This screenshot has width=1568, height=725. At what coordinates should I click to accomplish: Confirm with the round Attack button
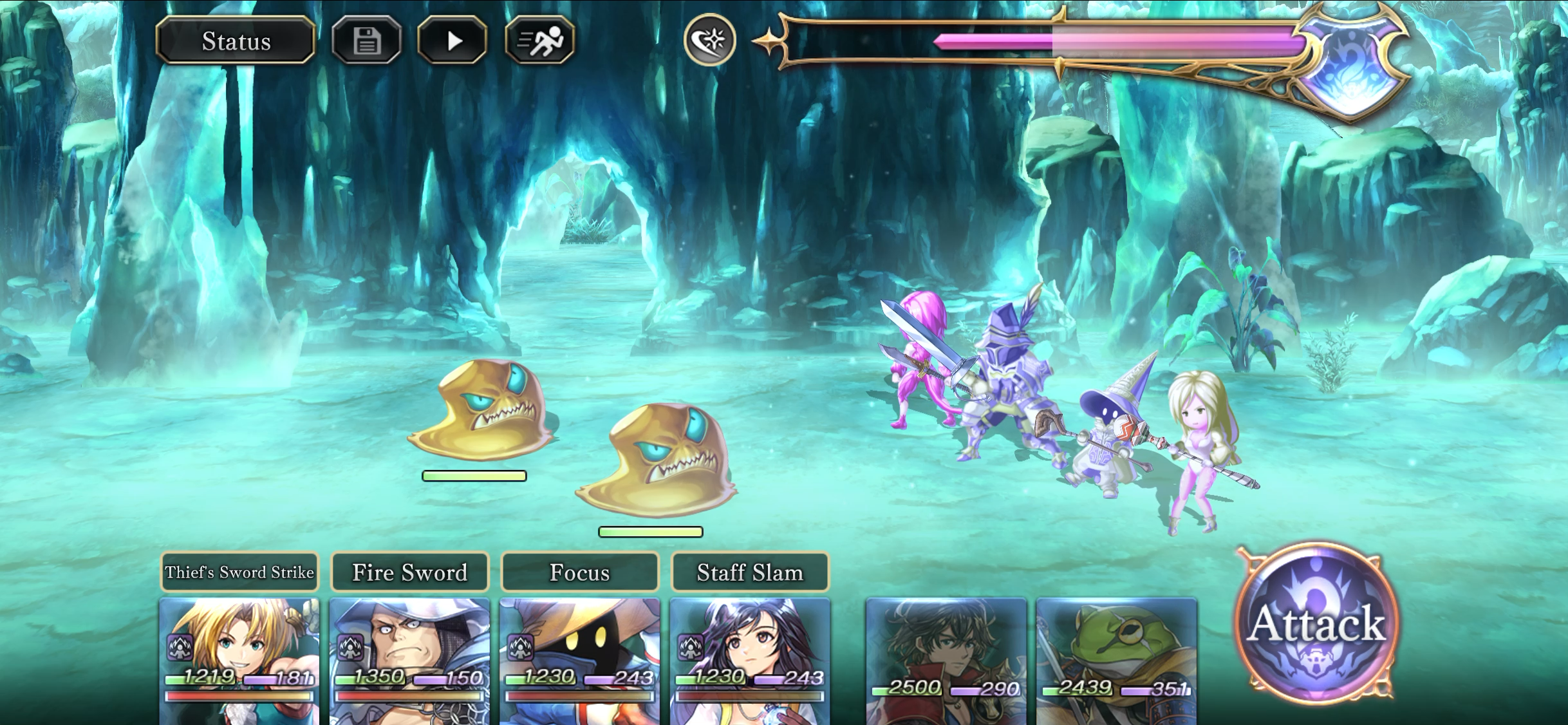point(1317,623)
